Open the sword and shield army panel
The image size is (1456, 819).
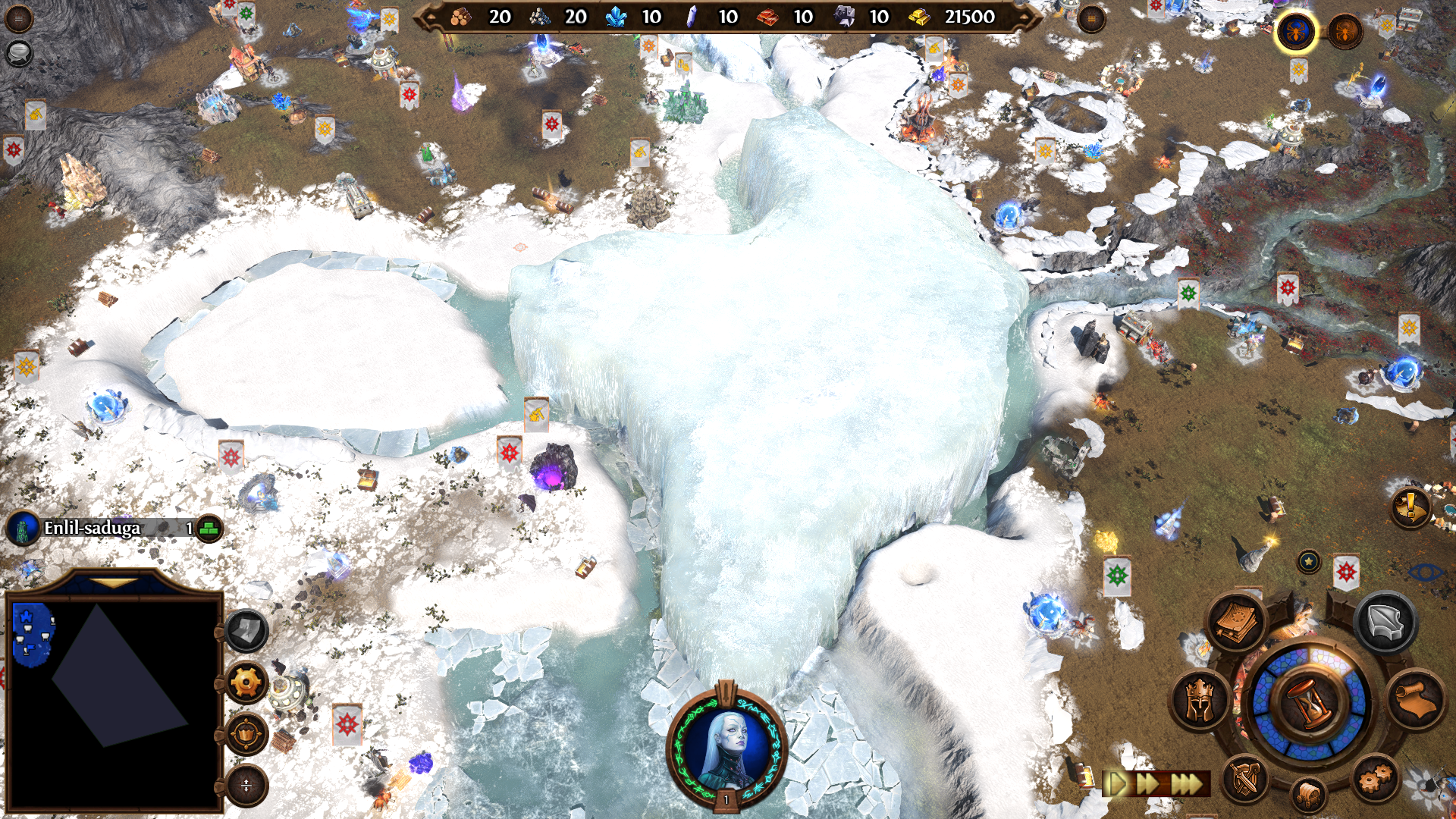point(1244,778)
